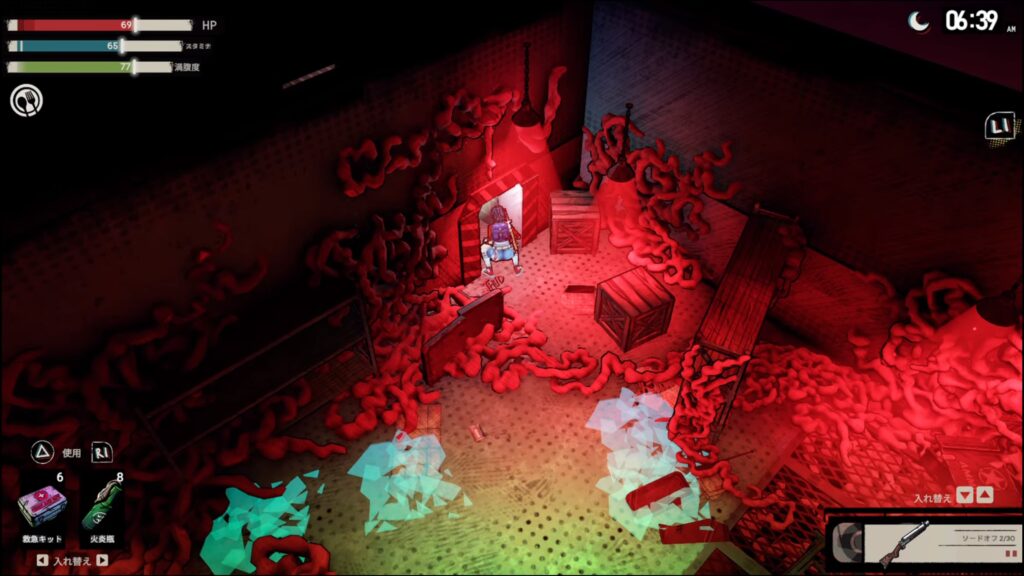The image size is (1024, 576).
Task: Click the sawed-off shotgun weapon panel
Action: coord(925,544)
